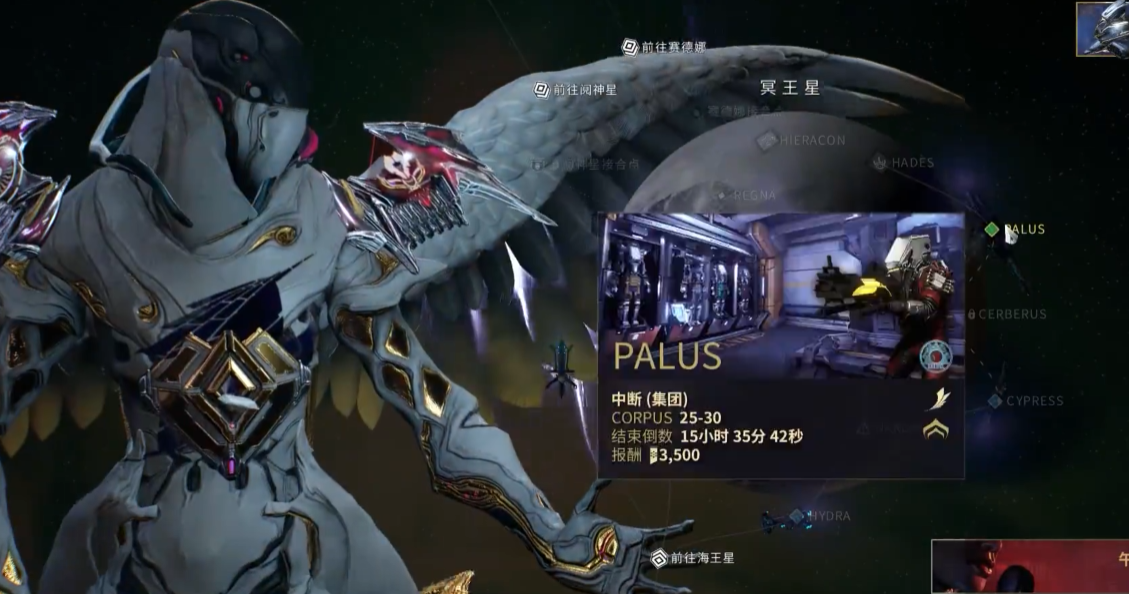Choose the Hydra mission node
The image size is (1129, 594).
(x=797, y=516)
